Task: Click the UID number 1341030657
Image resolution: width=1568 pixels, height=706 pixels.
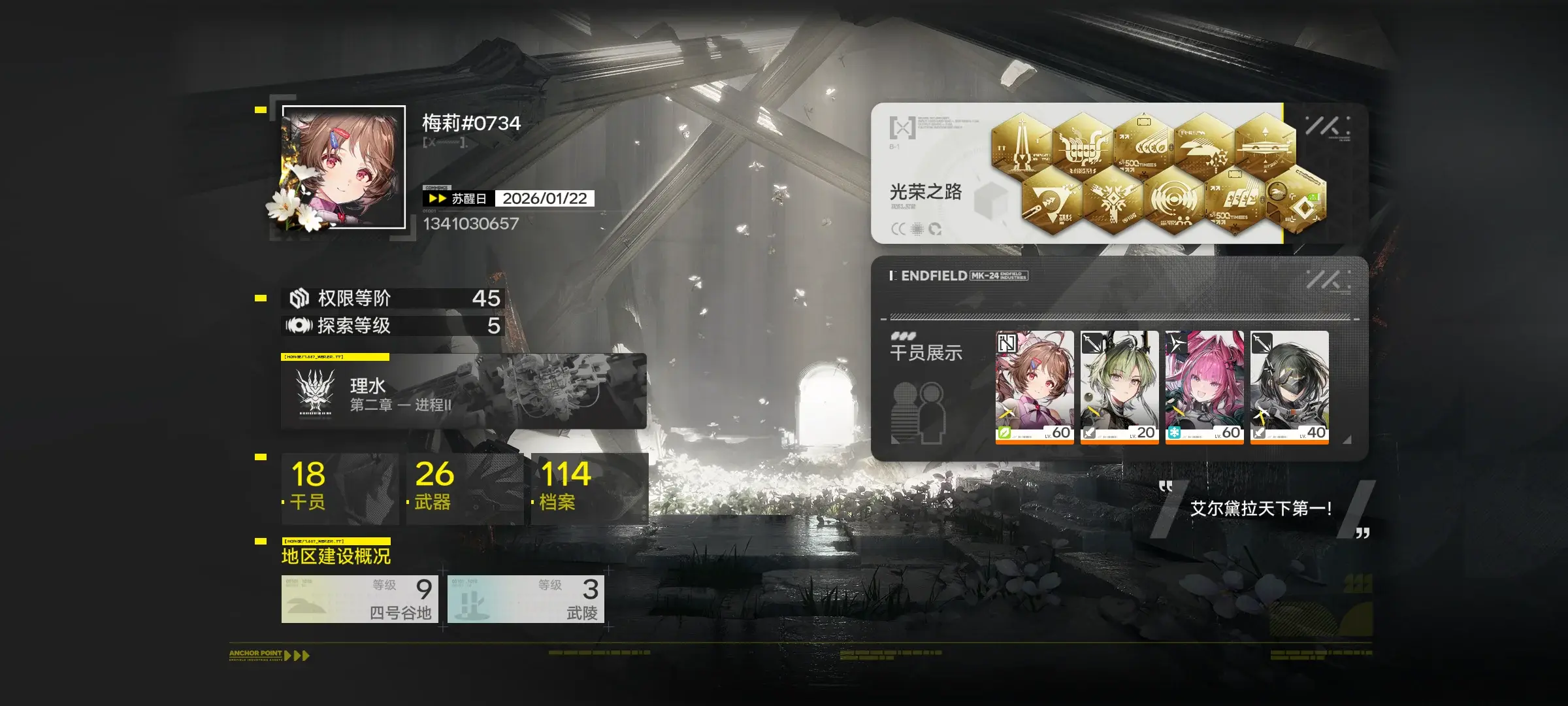Action: tap(470, 224)
